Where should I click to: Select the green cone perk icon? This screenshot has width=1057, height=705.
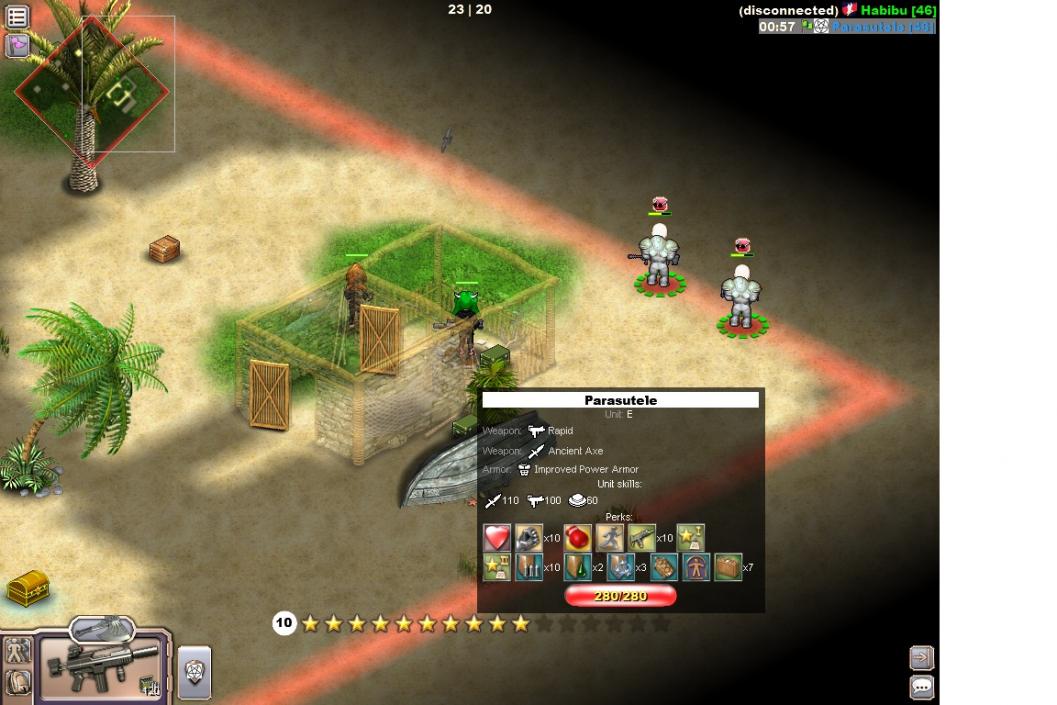(577, 568)
